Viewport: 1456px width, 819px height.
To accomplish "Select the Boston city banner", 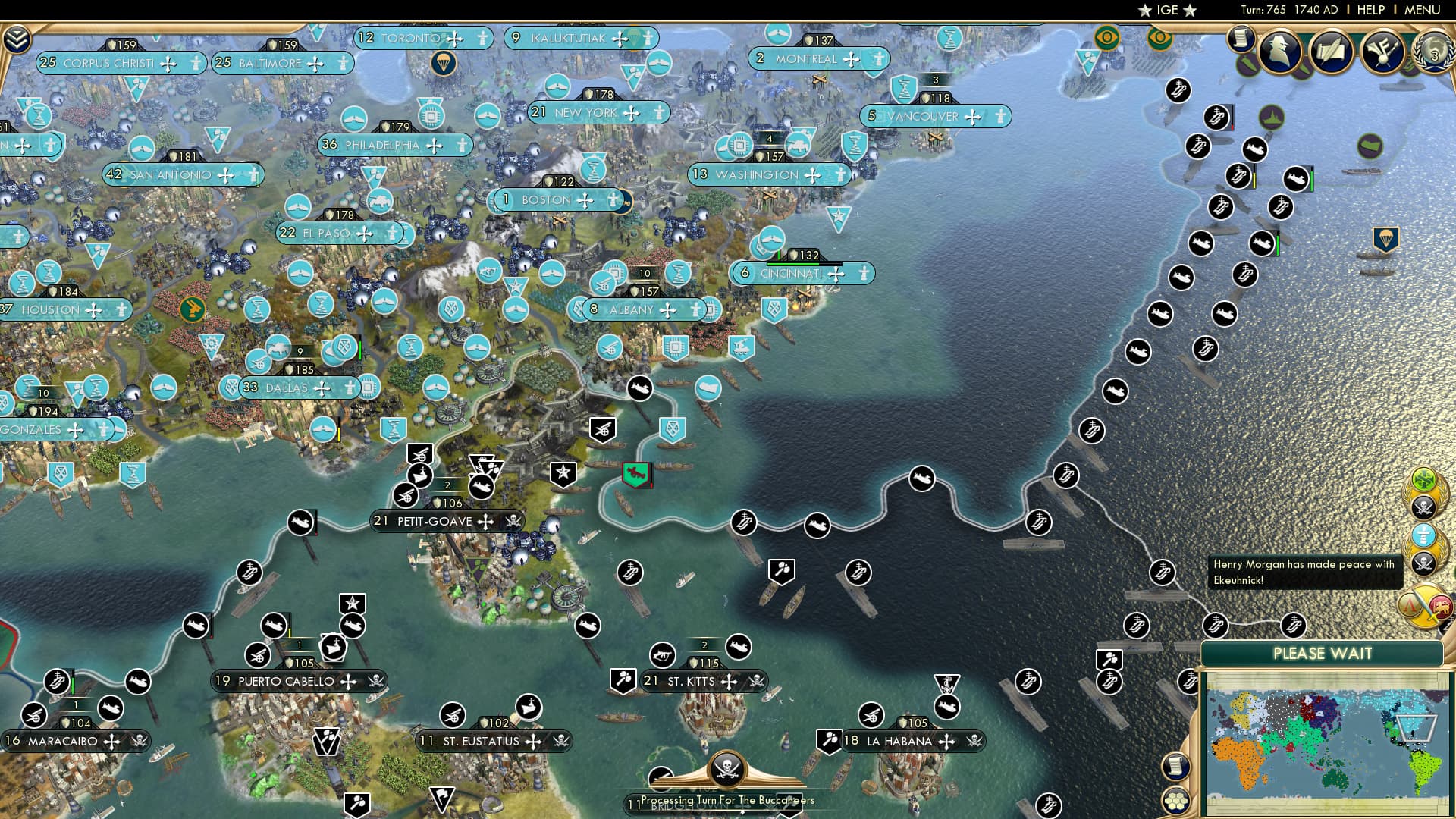I will [546, 200].
